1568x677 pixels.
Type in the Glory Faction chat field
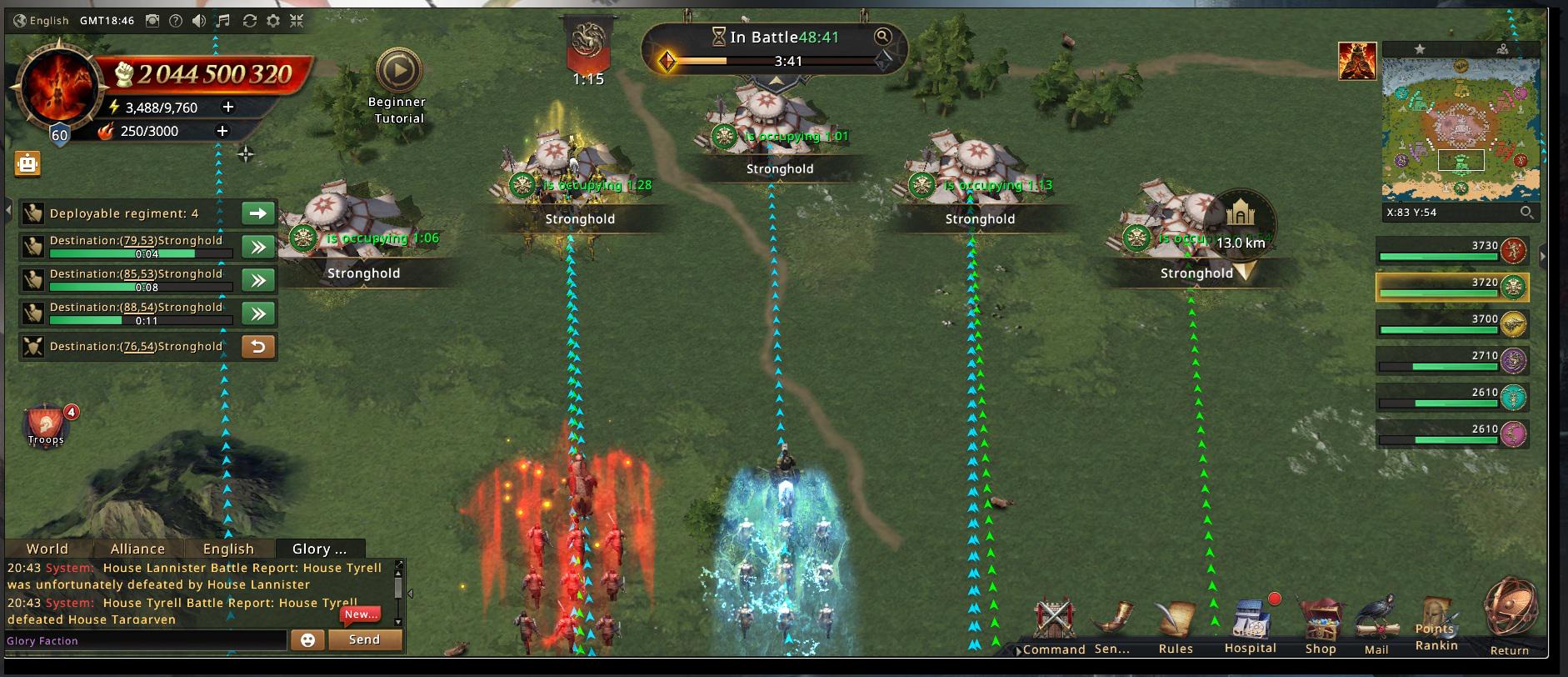146,640
